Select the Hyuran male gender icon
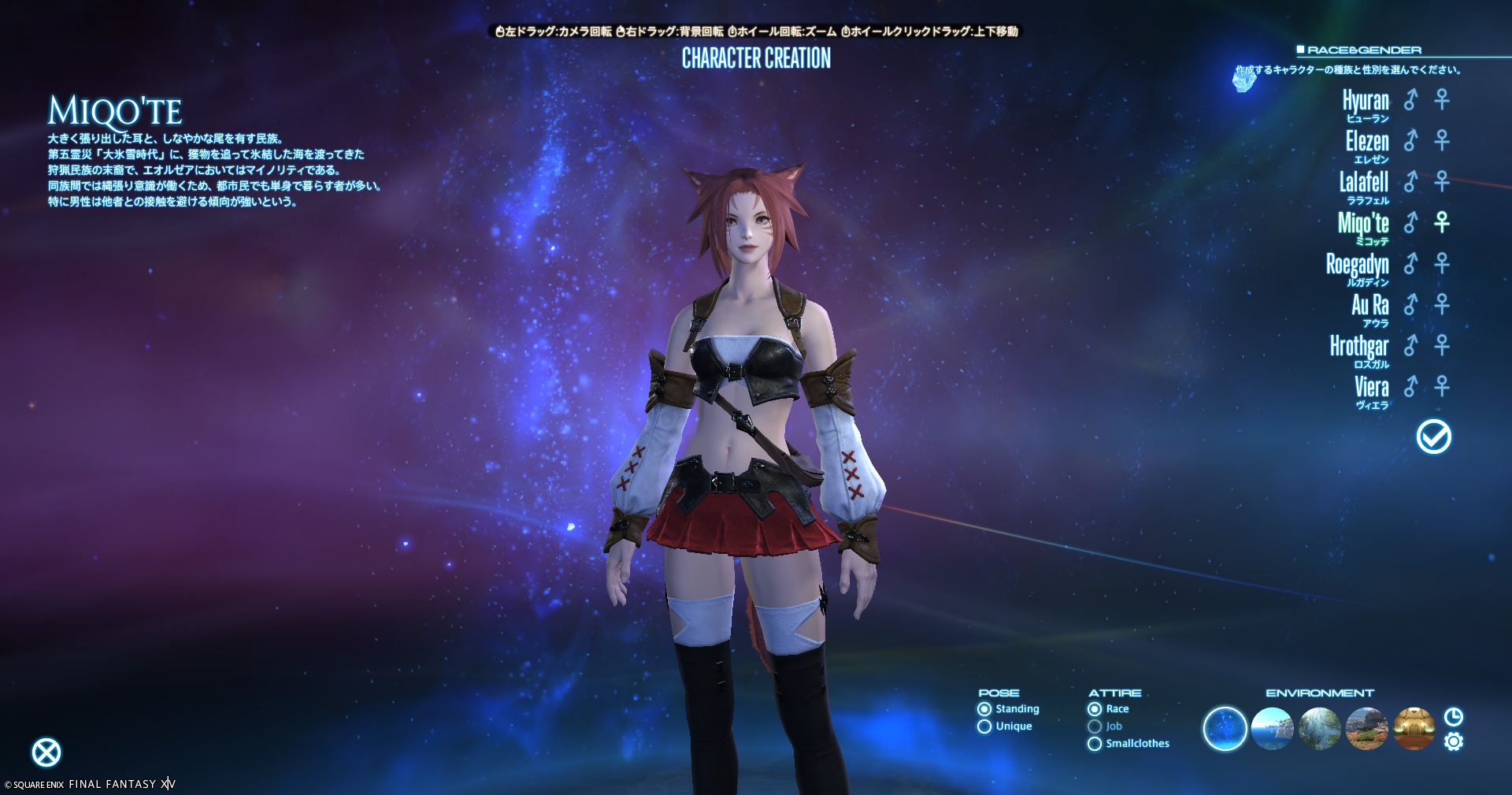 coord(1410,99)
